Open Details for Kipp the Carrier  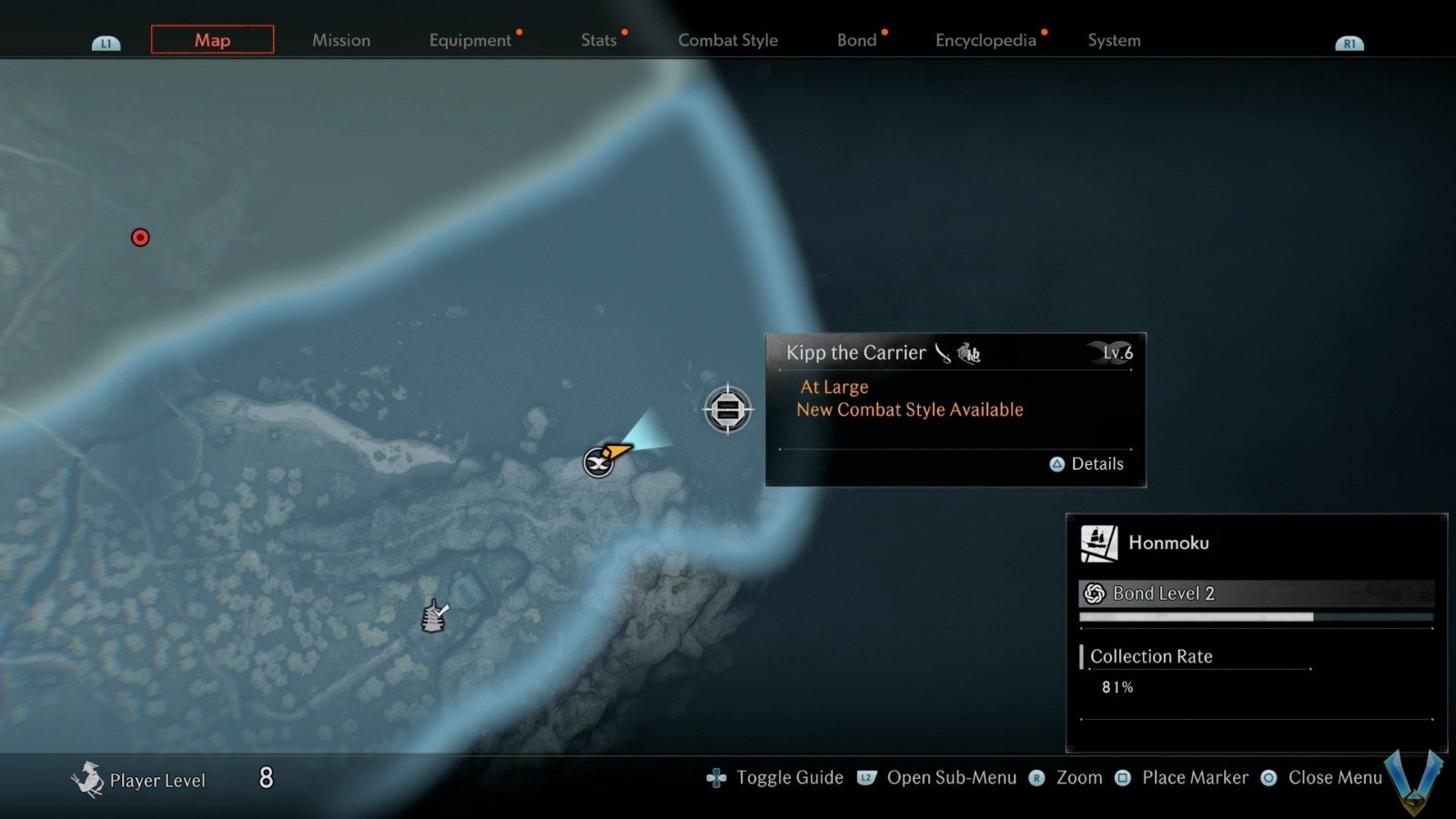[x=1087, y=464]
